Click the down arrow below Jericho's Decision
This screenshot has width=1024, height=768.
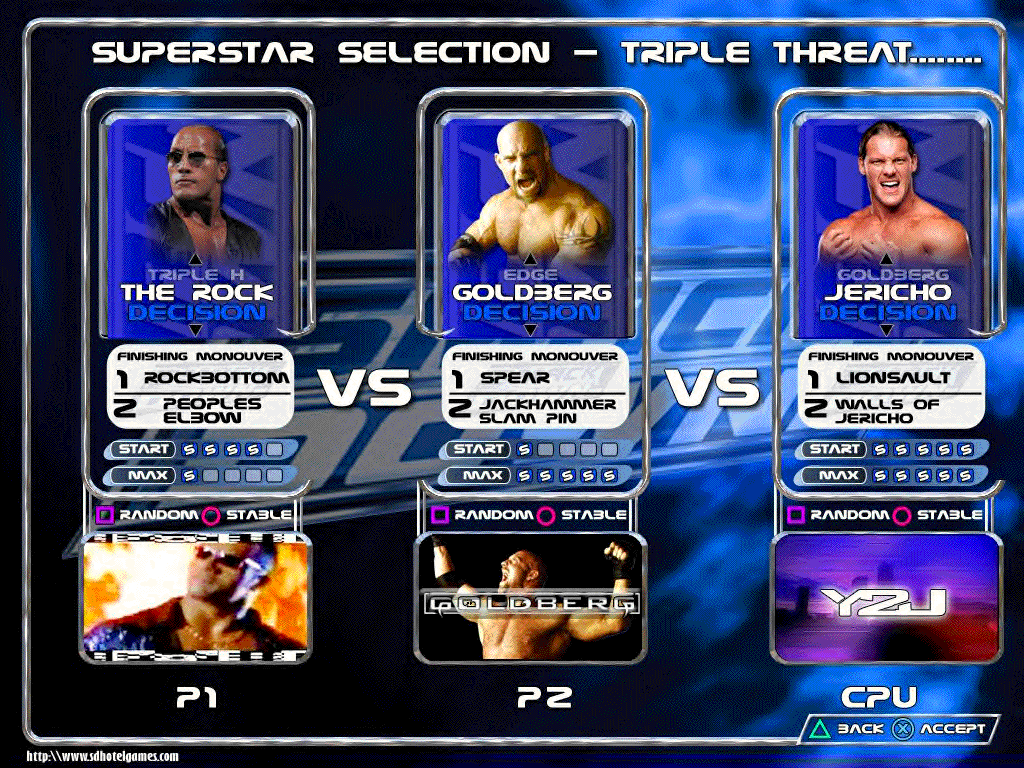pyautogui.click(x=887, y=330)
